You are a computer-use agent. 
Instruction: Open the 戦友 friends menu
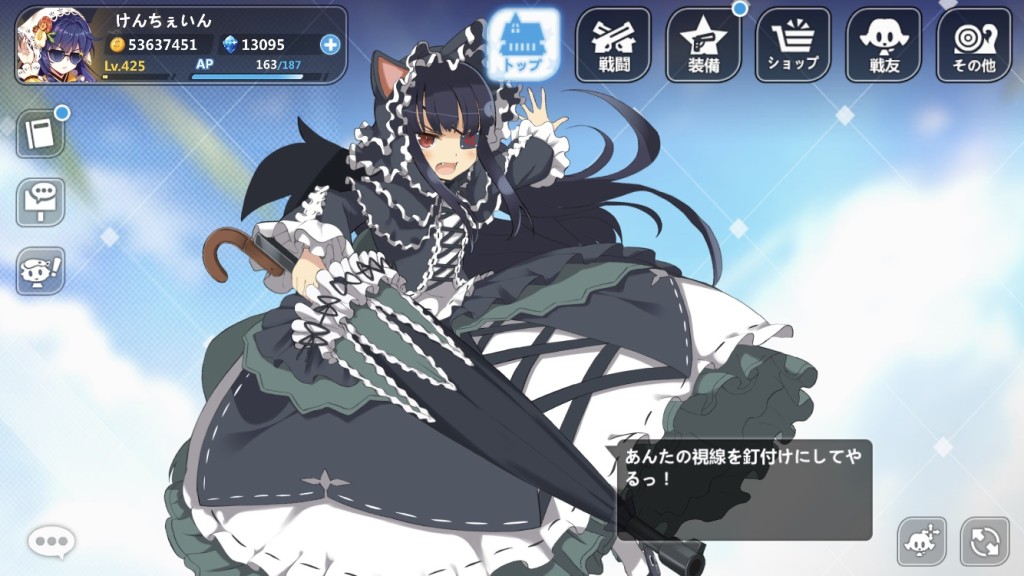(x=883, y=44)
